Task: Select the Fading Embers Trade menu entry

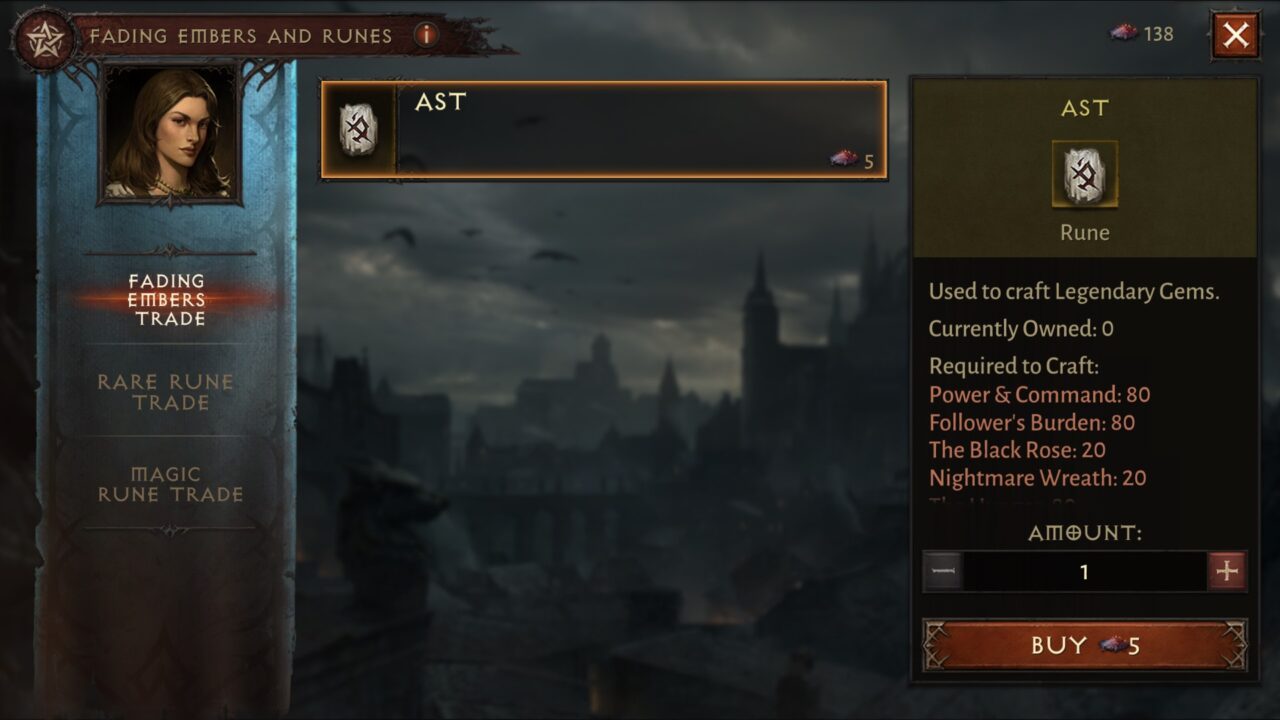Action: tap(166, 298)
